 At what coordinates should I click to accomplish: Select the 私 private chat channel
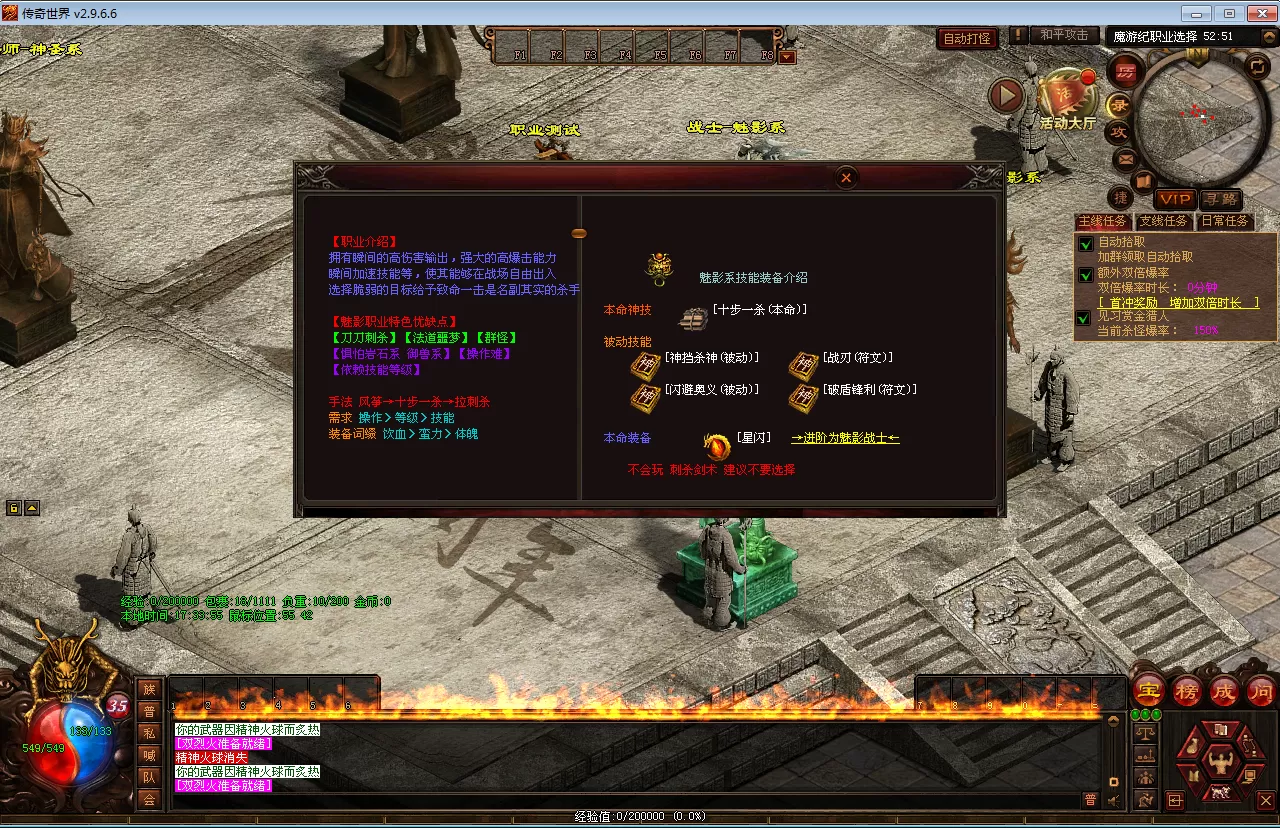149,733
